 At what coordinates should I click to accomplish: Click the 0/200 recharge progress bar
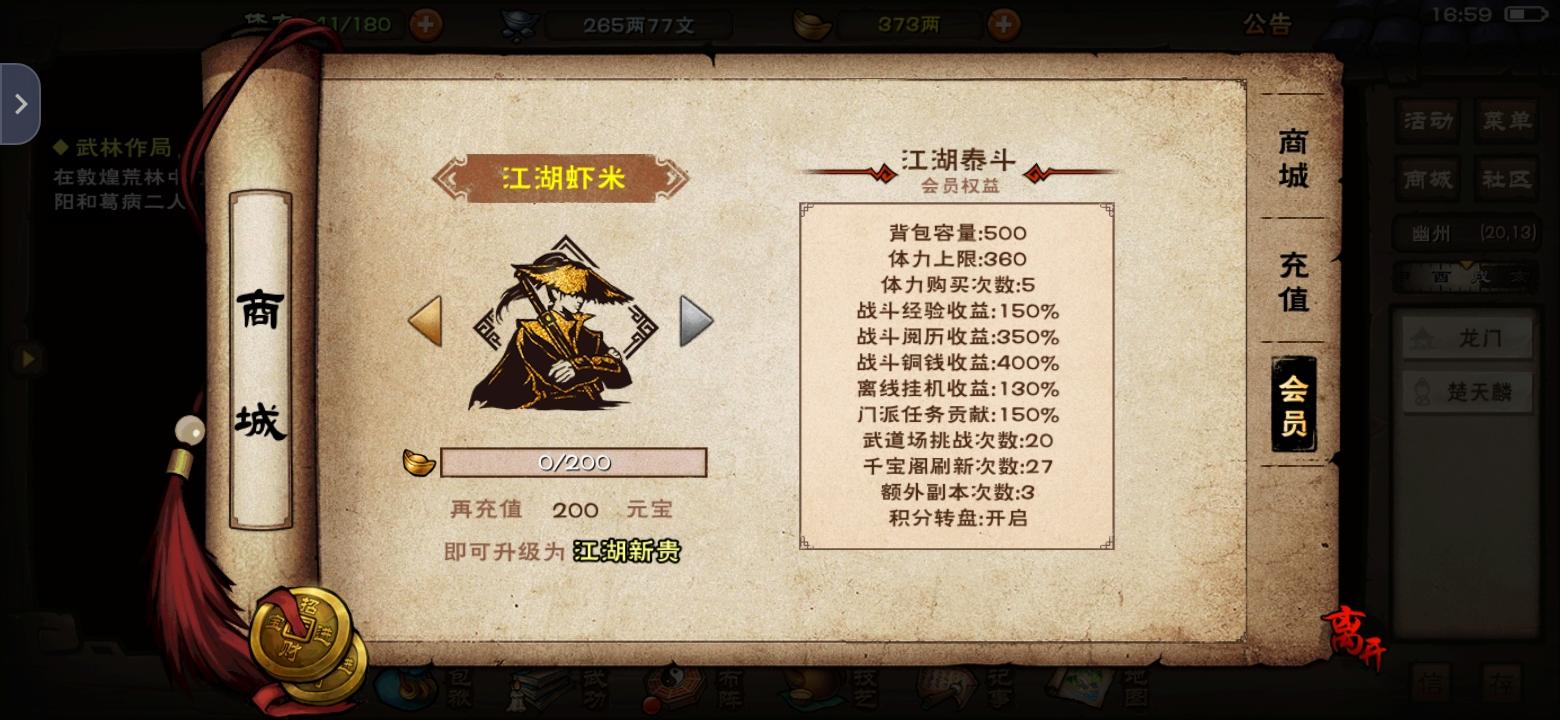[x=573, y=461]
